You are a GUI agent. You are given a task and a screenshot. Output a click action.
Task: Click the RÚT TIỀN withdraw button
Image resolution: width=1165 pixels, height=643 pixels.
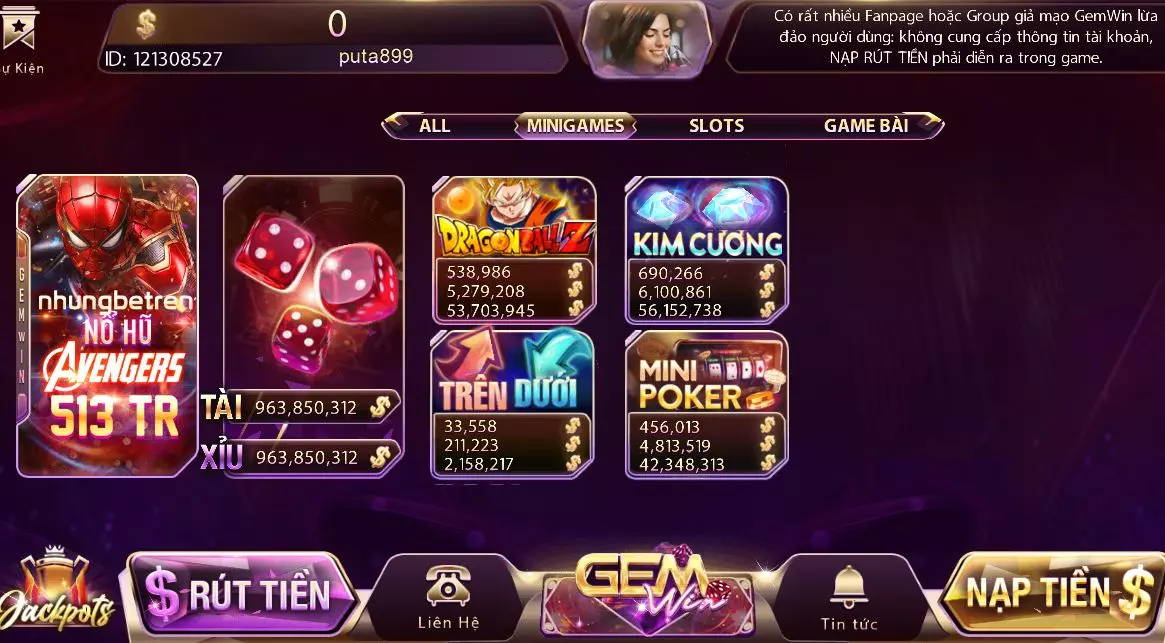[x=243, y=594]
